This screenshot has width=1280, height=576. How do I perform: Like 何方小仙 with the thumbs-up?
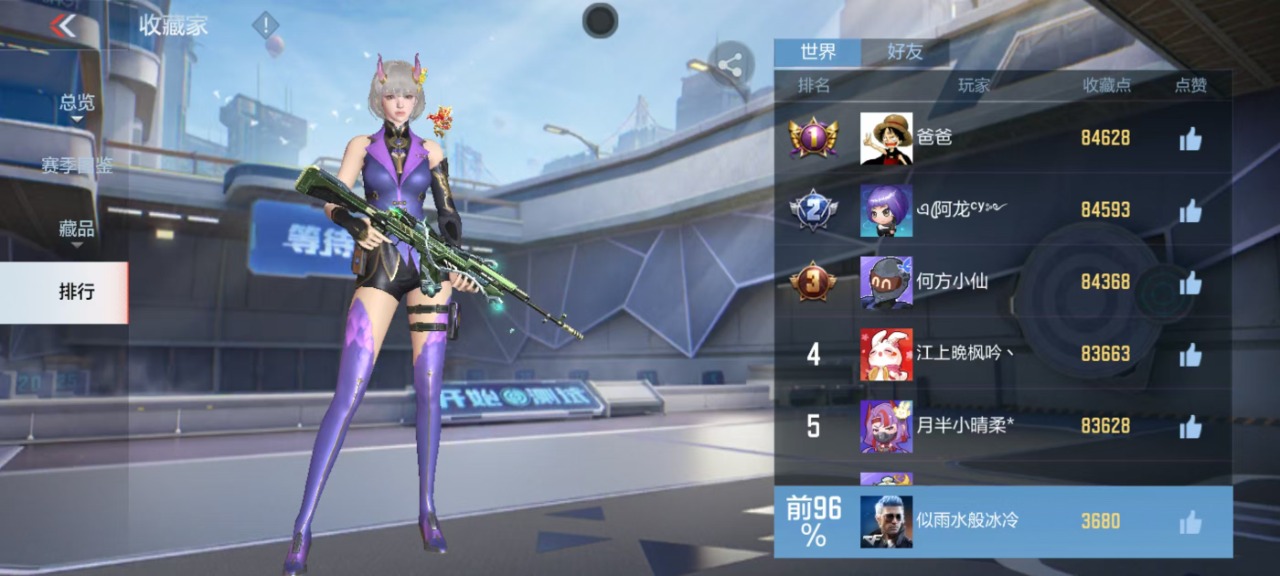coord(1190,283)
